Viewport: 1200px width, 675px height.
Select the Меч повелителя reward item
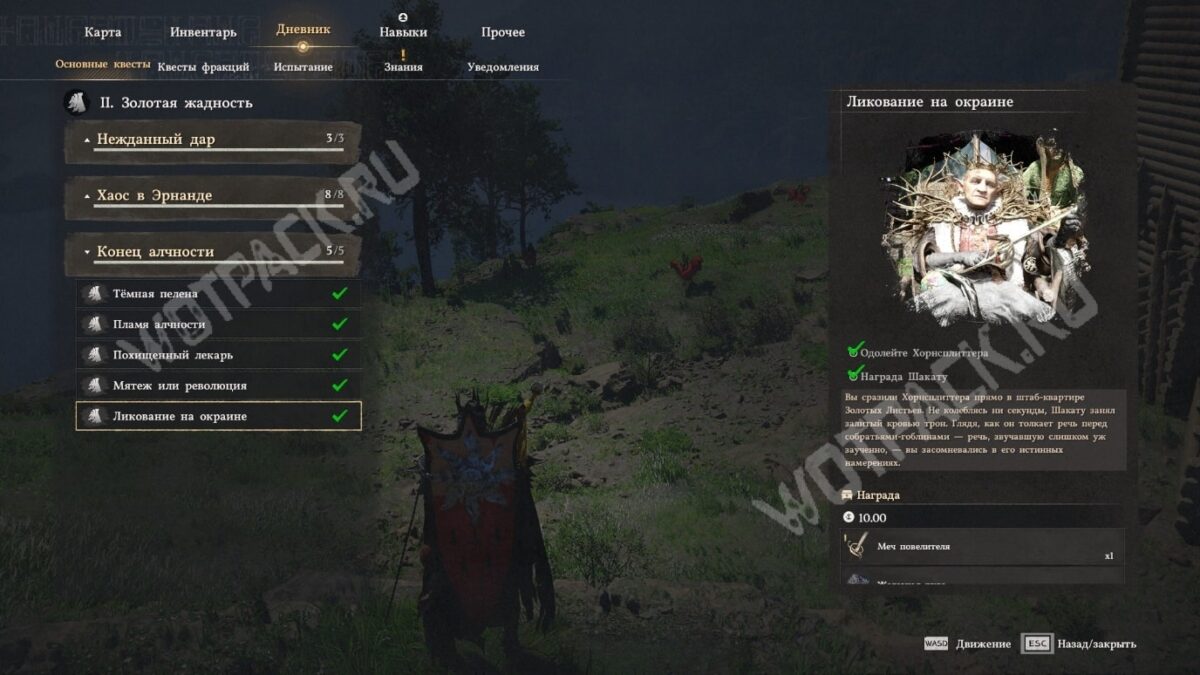click(x=982, y=547)
